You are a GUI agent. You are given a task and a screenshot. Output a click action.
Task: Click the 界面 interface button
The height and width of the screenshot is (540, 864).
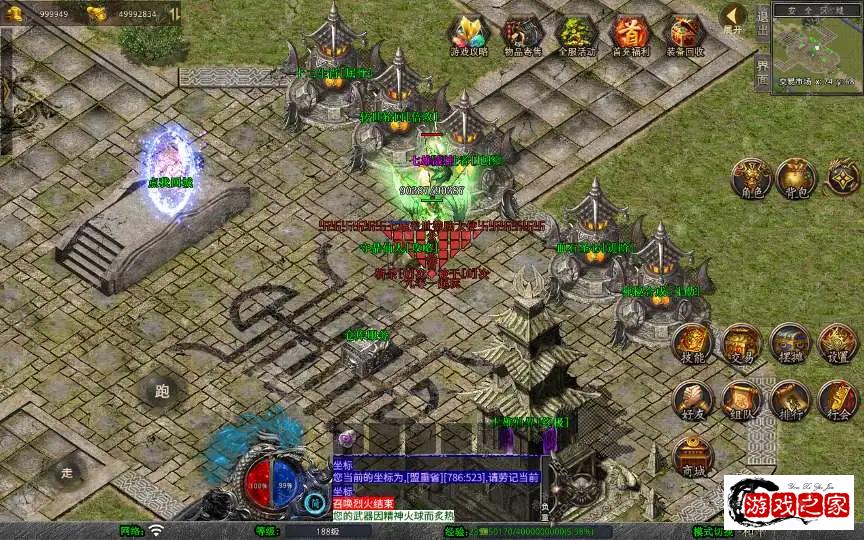coord(762,72)
